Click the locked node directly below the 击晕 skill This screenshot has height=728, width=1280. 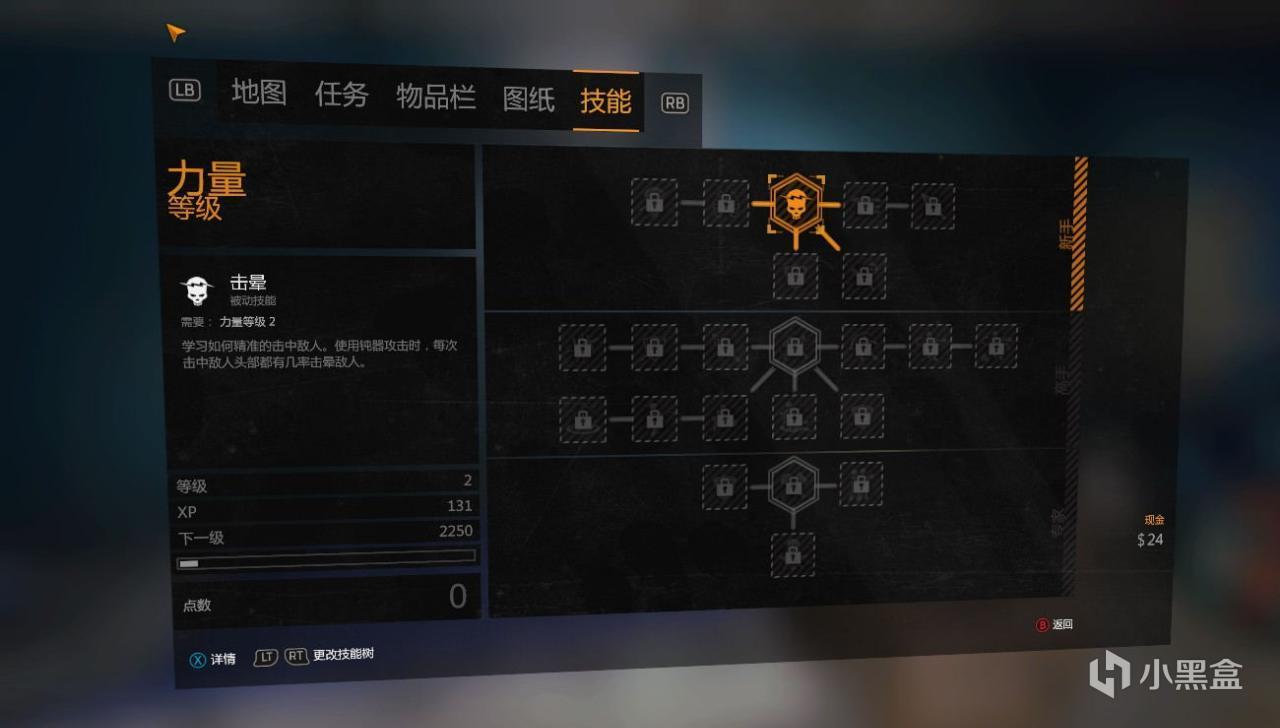(x=795, y=277)
